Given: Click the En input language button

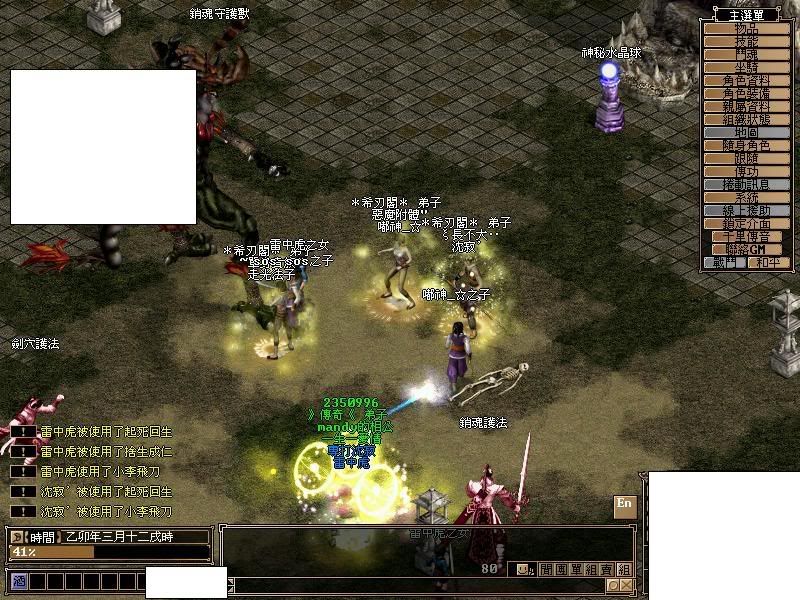Looking at the screenshot, I should [624, 504].
